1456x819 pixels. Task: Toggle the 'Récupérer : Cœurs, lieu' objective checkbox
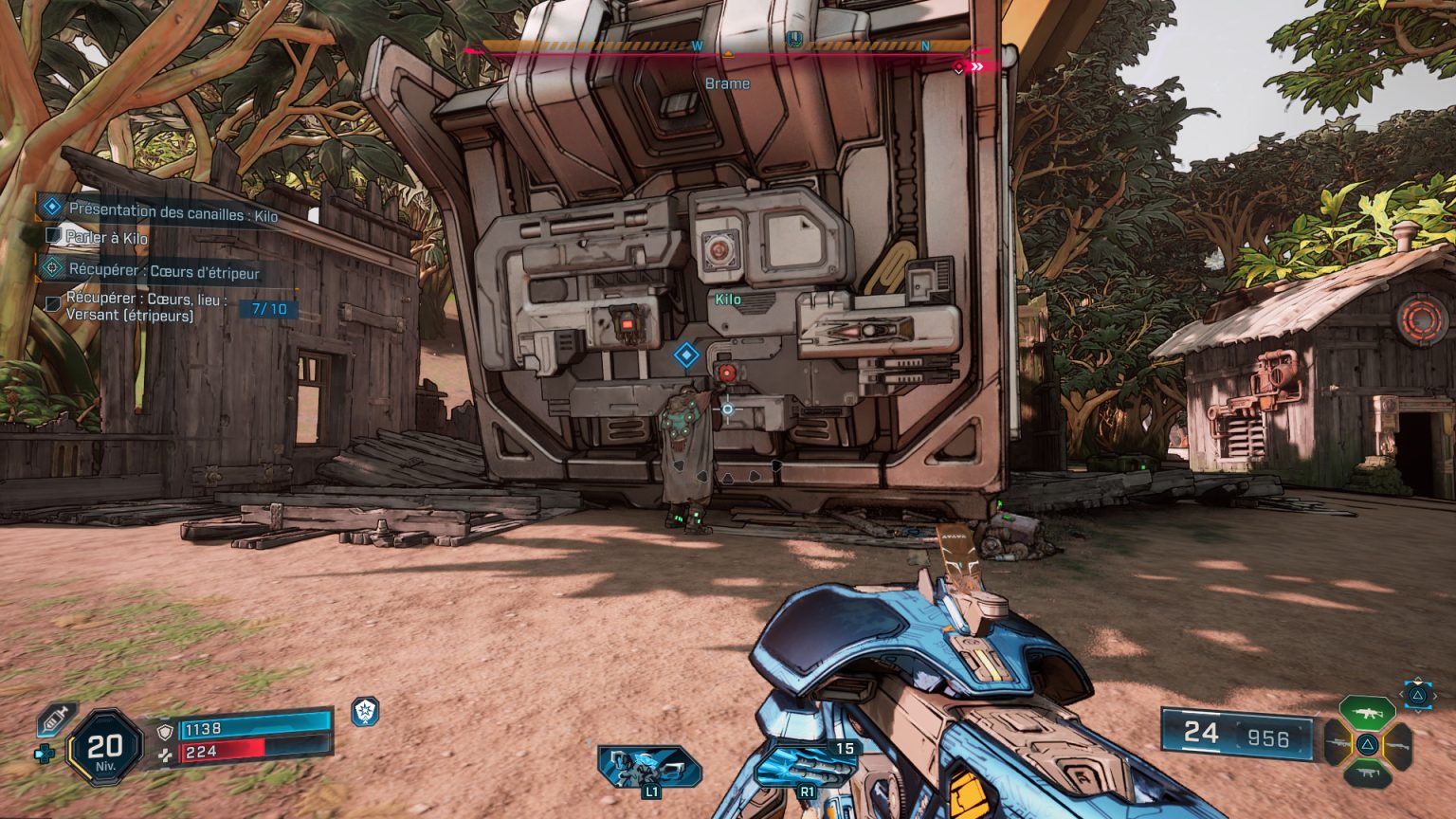pyautogui.click(x=53, y=301)
